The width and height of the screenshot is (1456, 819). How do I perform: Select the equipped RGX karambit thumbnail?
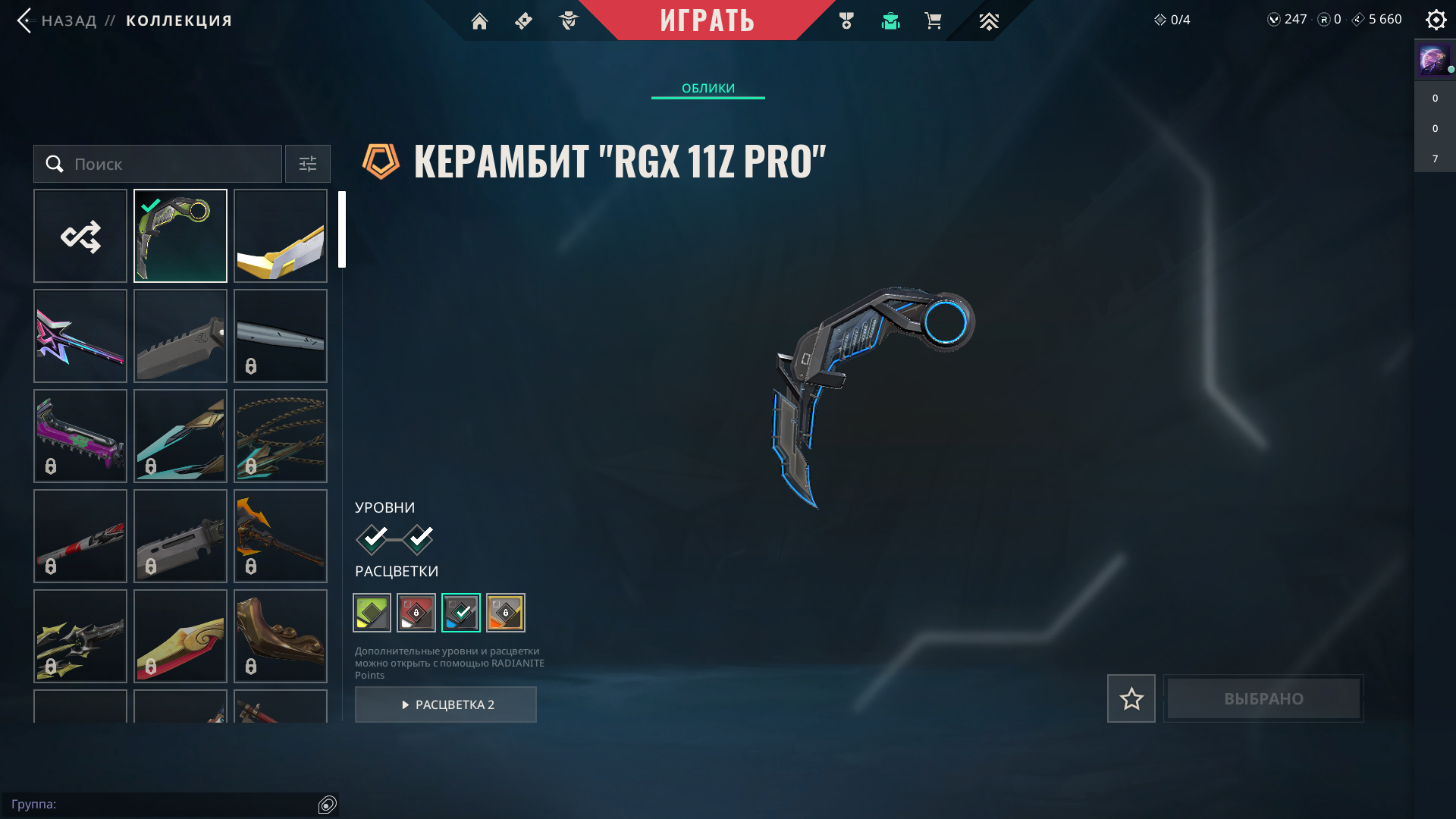click(x=180, y=236)
